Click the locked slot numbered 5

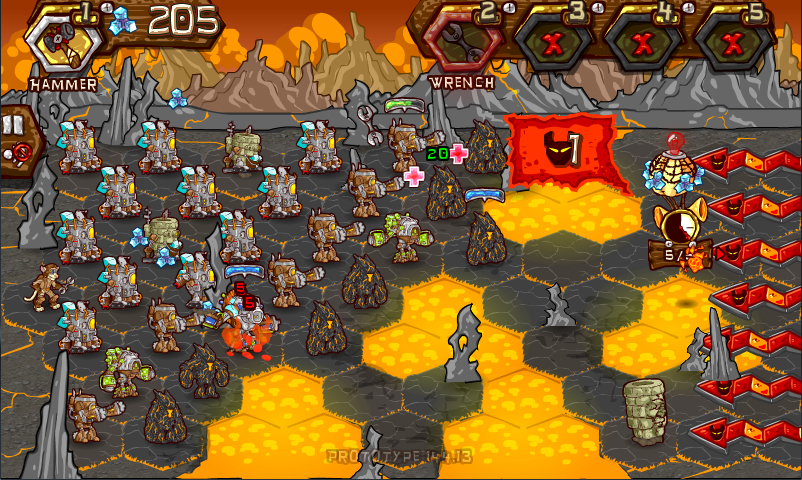(733, 42)
